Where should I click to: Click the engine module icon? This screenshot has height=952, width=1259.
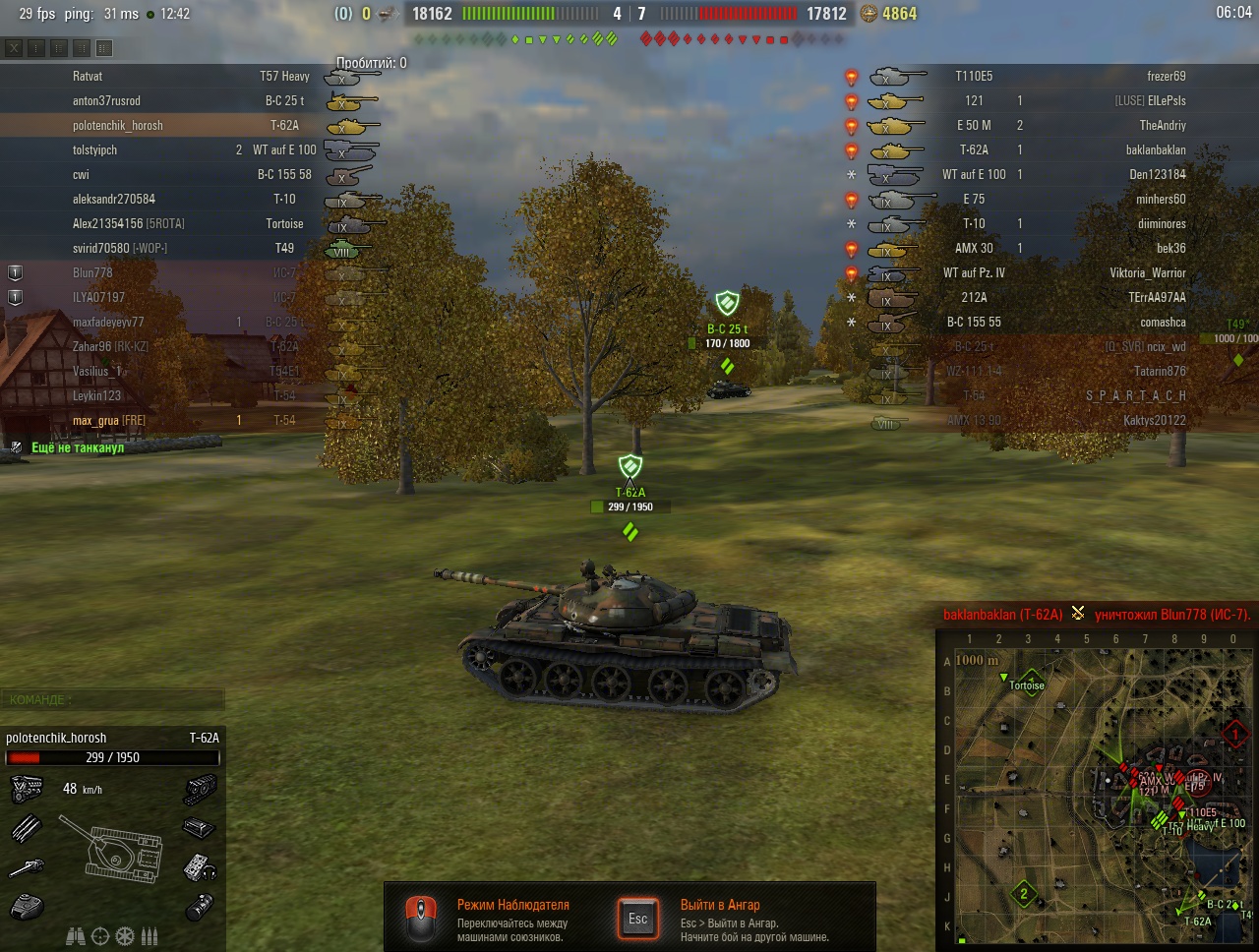click(x=27, y=789)
